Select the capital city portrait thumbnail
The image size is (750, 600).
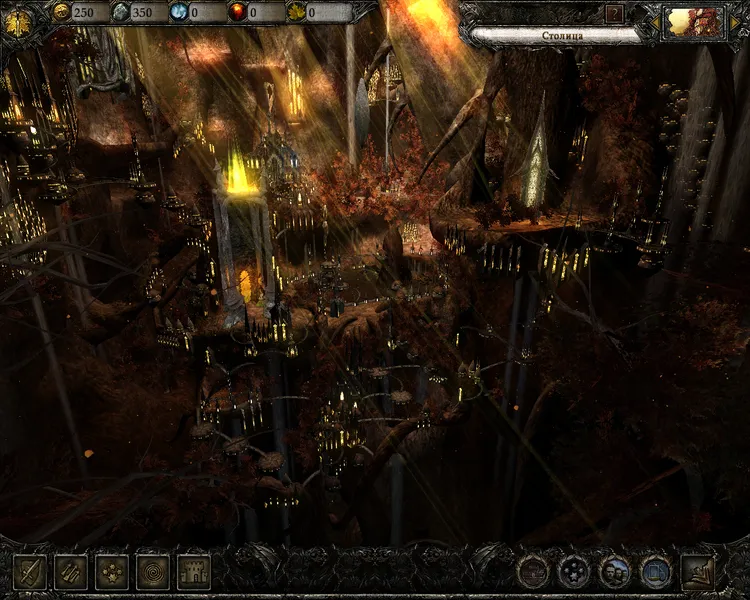tap(693, 22)
